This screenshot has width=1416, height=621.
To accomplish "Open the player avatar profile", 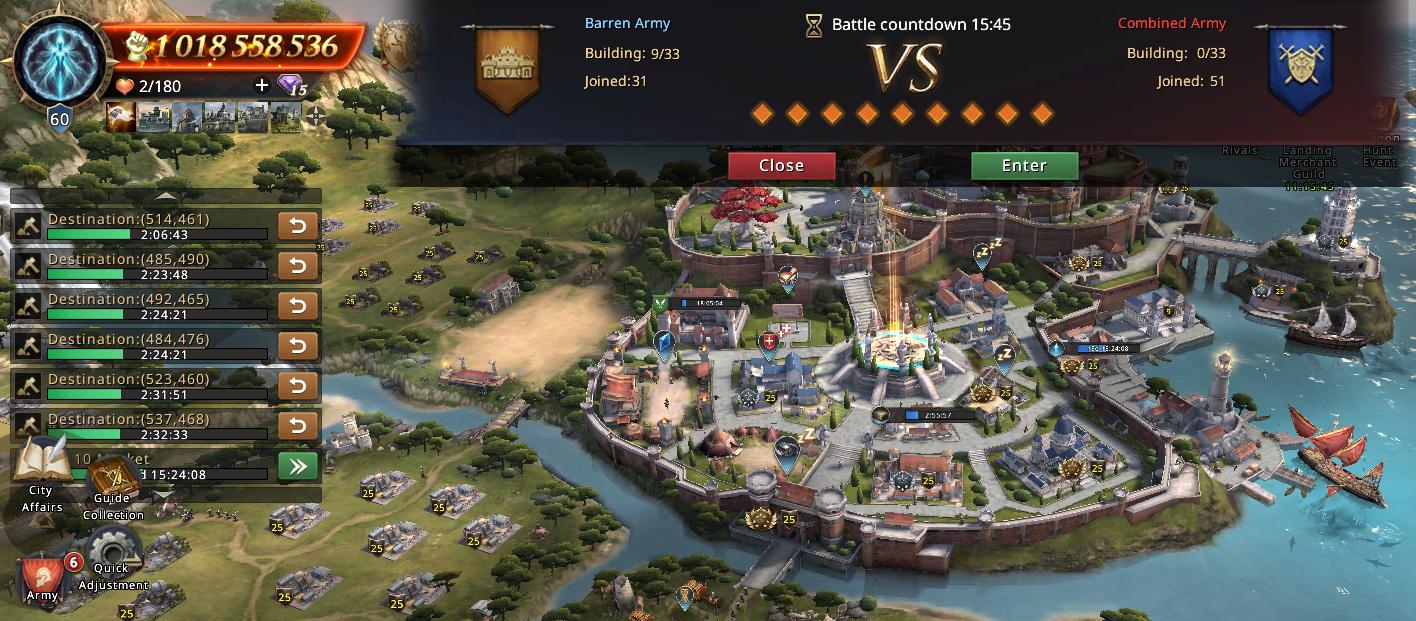I will point(60,62).
